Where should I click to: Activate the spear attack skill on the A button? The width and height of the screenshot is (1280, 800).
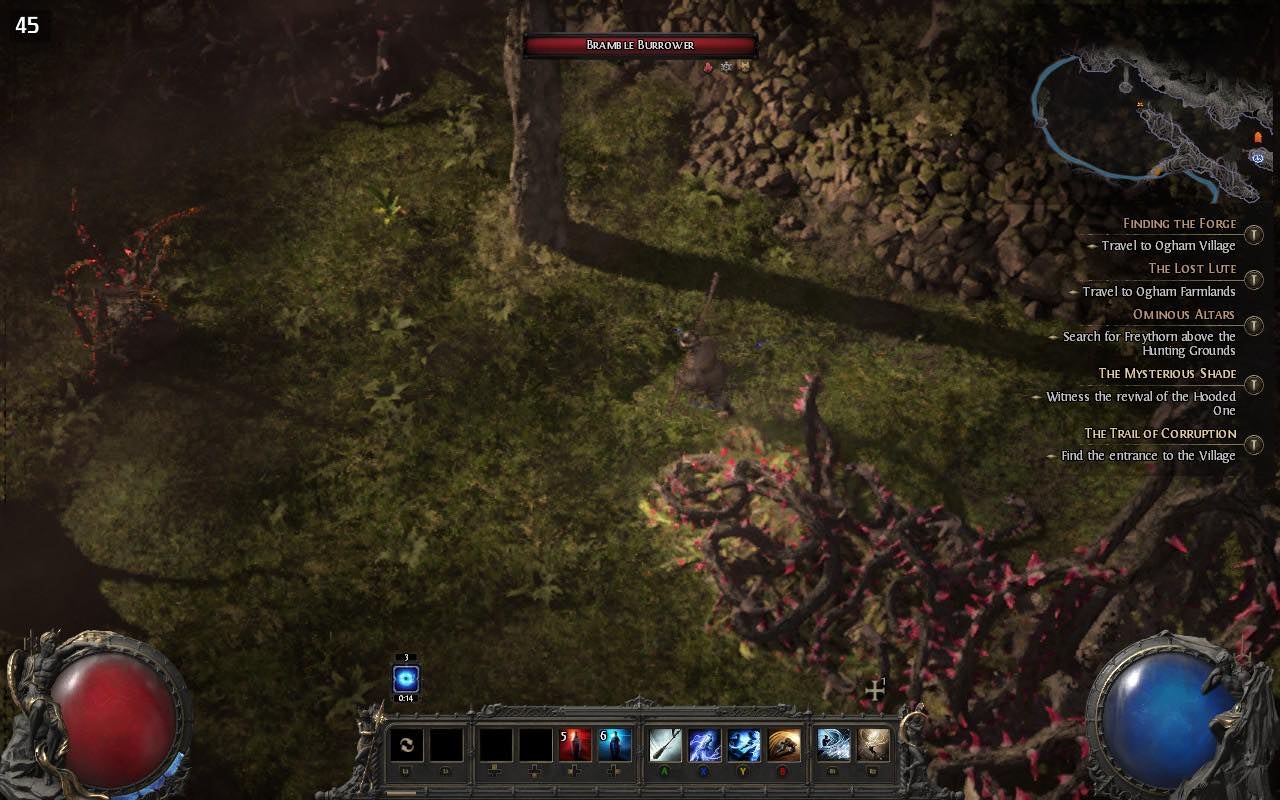667,744
